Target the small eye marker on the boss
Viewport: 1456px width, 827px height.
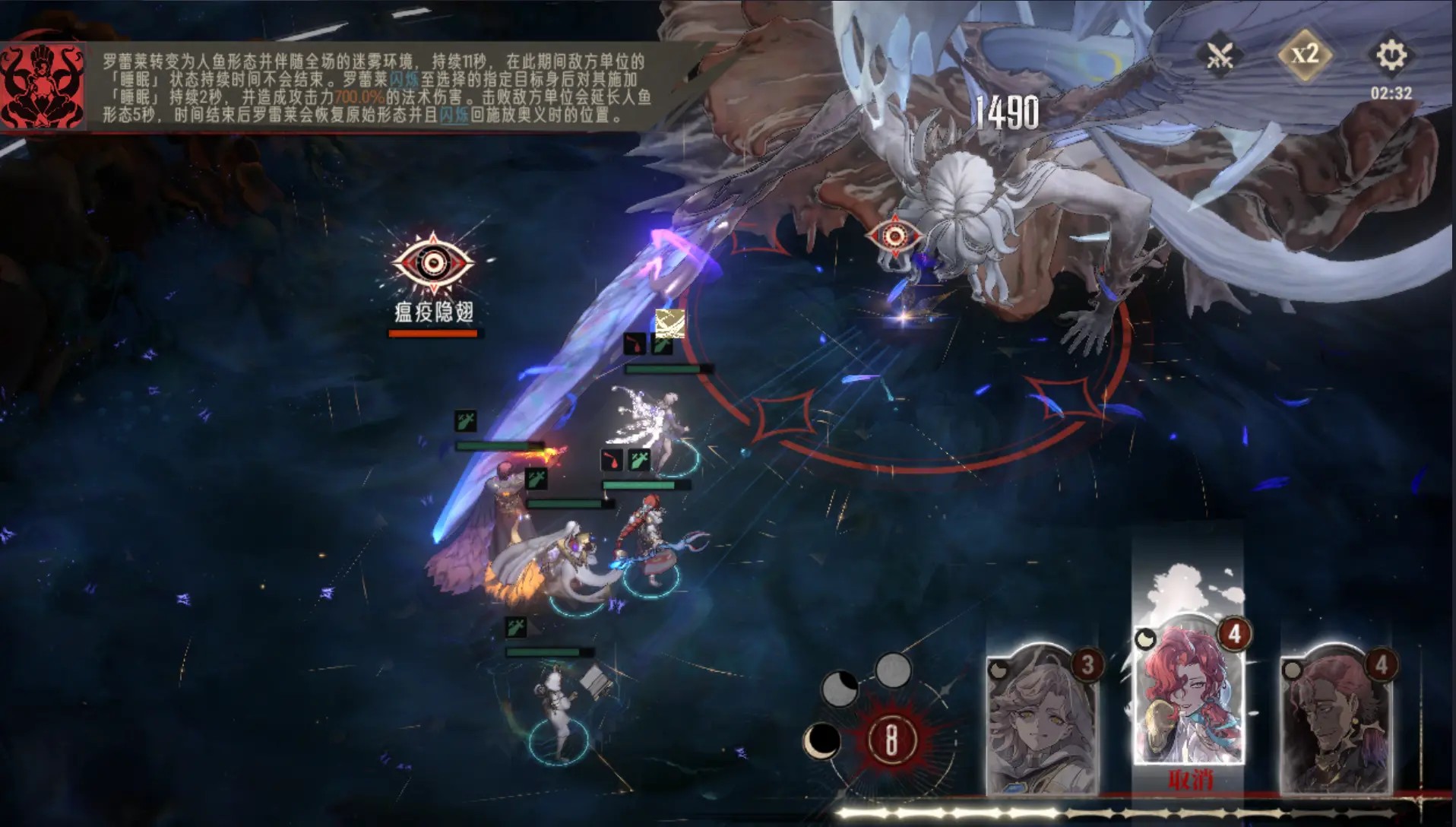point(894,236)
